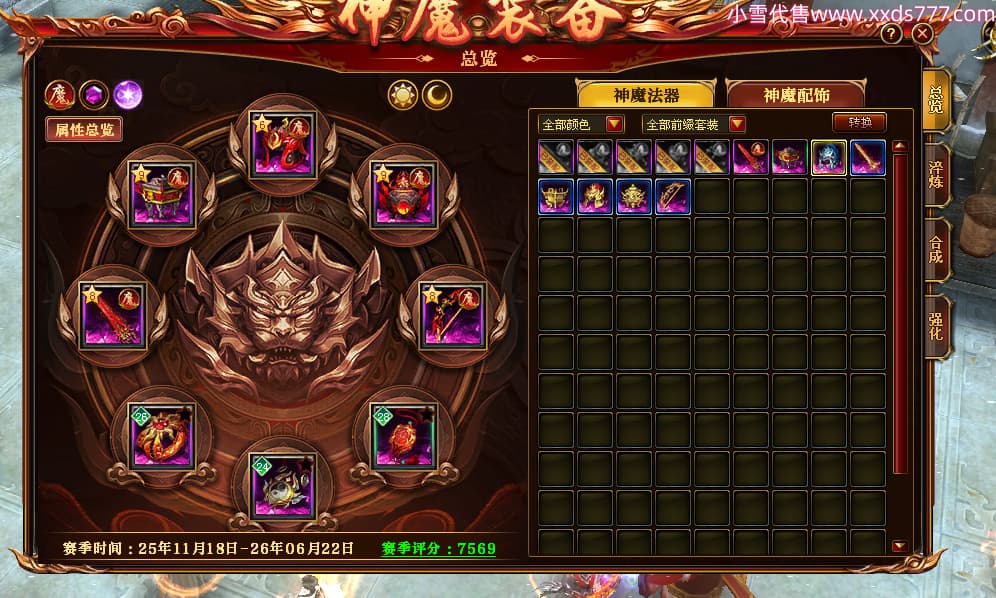
Task: Switch to the 神魔法器 tab
Action: (646, 95)
